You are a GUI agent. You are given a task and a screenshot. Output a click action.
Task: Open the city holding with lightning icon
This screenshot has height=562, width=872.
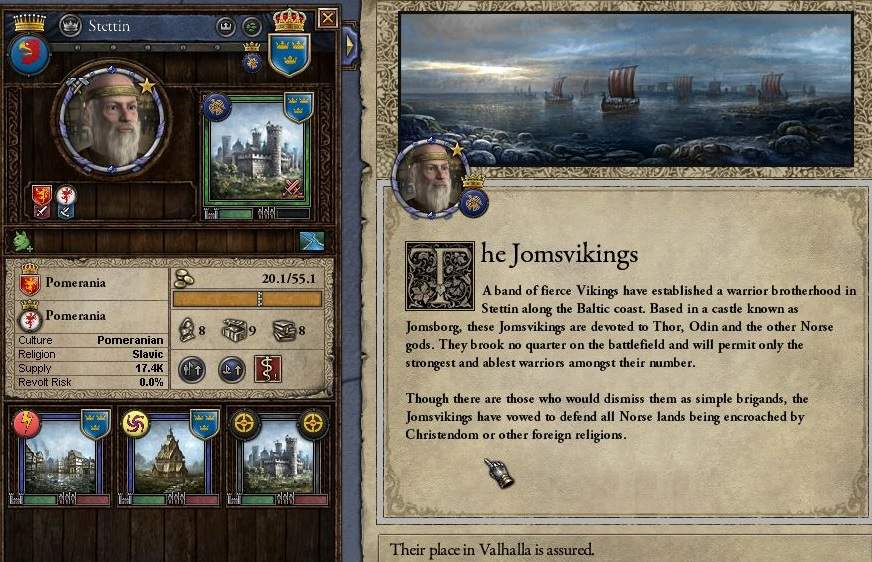pyautogui.click(x=59, y=451)
